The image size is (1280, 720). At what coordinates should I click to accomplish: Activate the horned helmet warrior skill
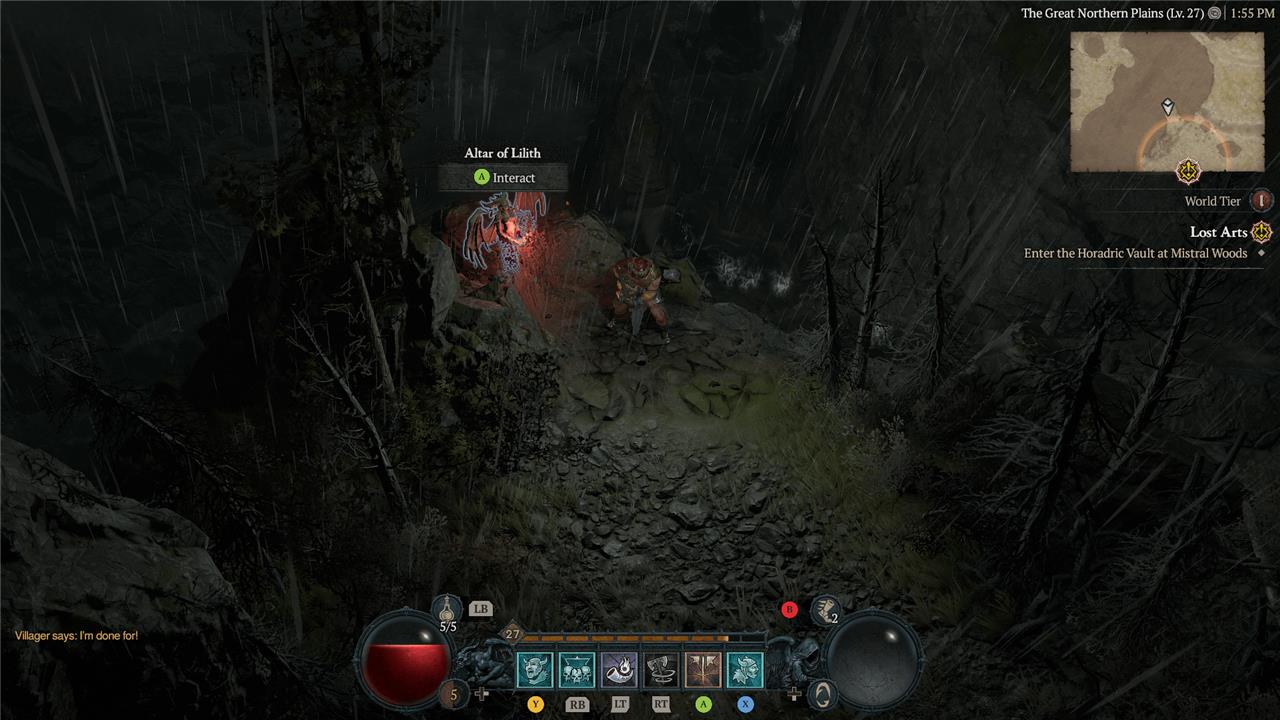coord(745,670)
